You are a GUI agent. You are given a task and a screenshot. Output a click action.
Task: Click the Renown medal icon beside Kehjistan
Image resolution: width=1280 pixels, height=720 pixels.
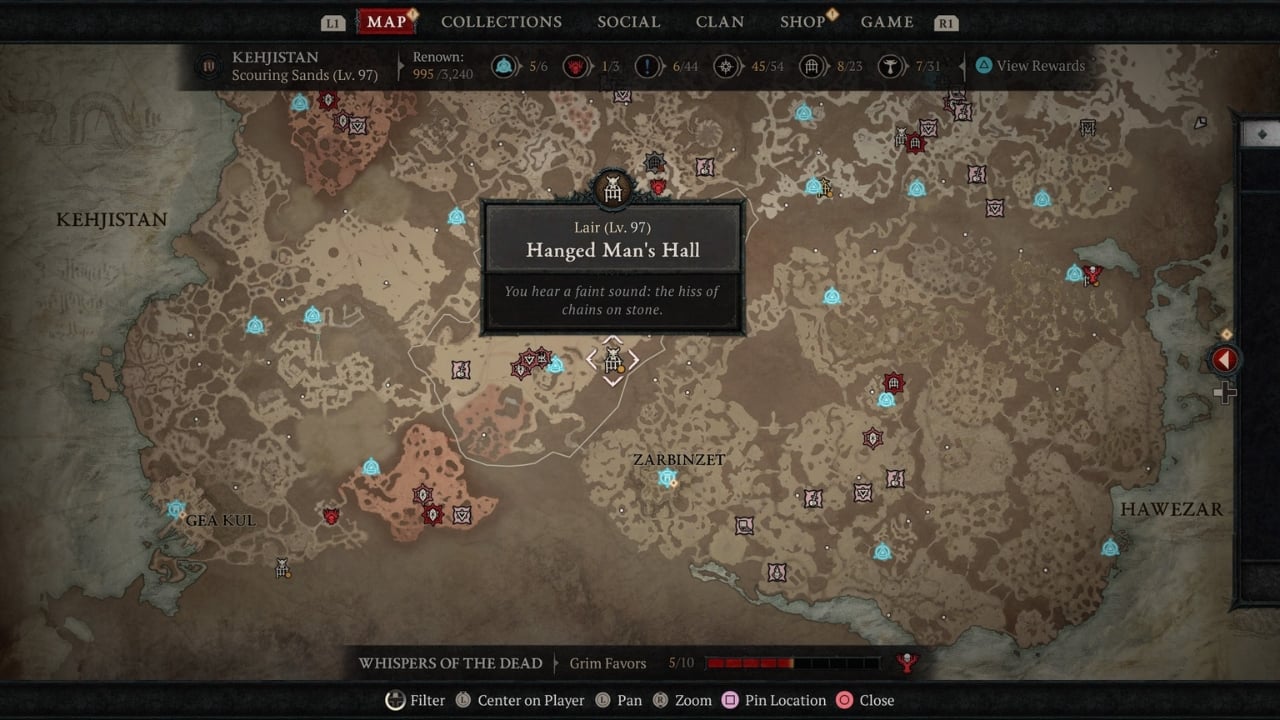point(207,66)
